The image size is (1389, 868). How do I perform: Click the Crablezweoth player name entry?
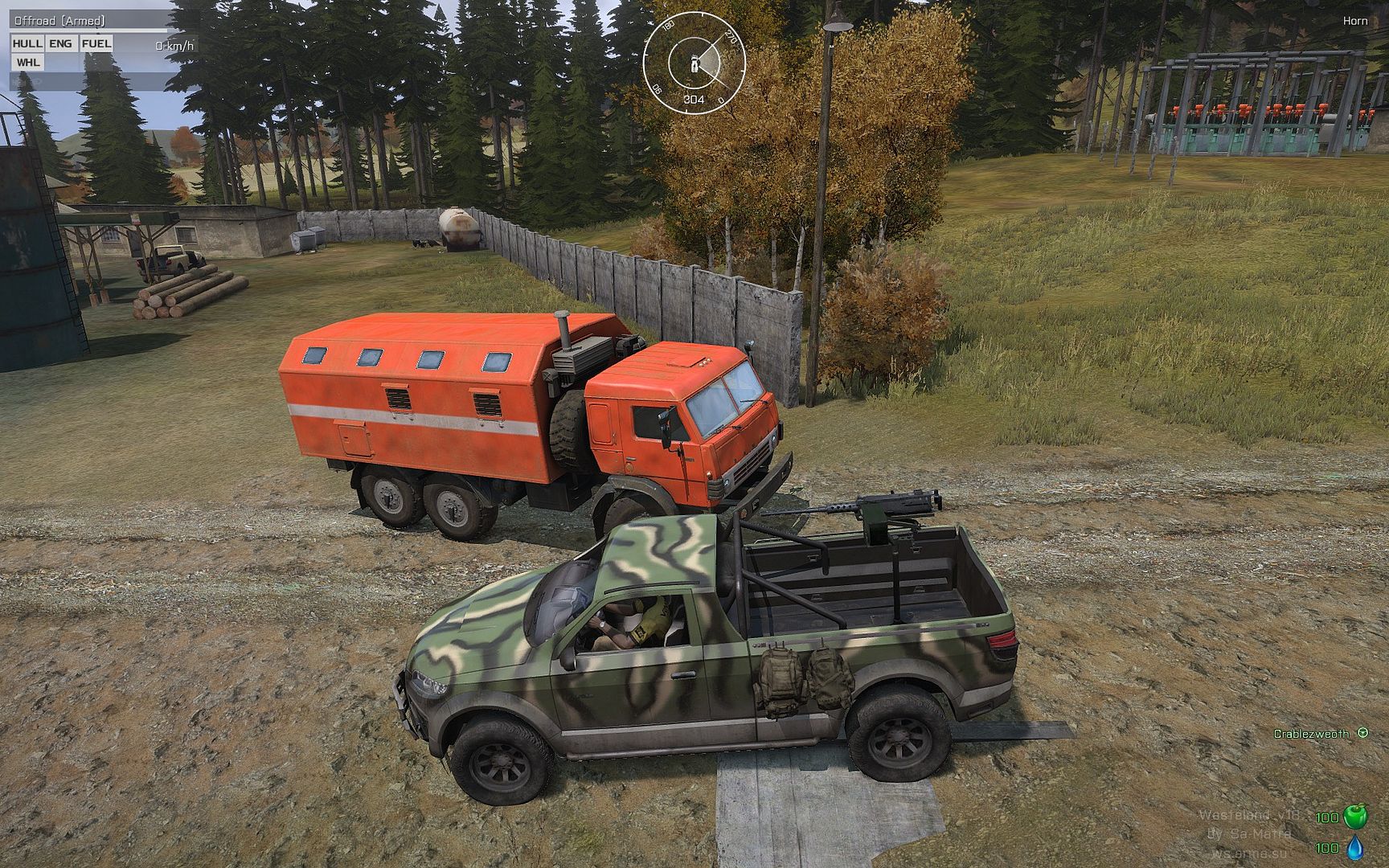(1311, 734)
